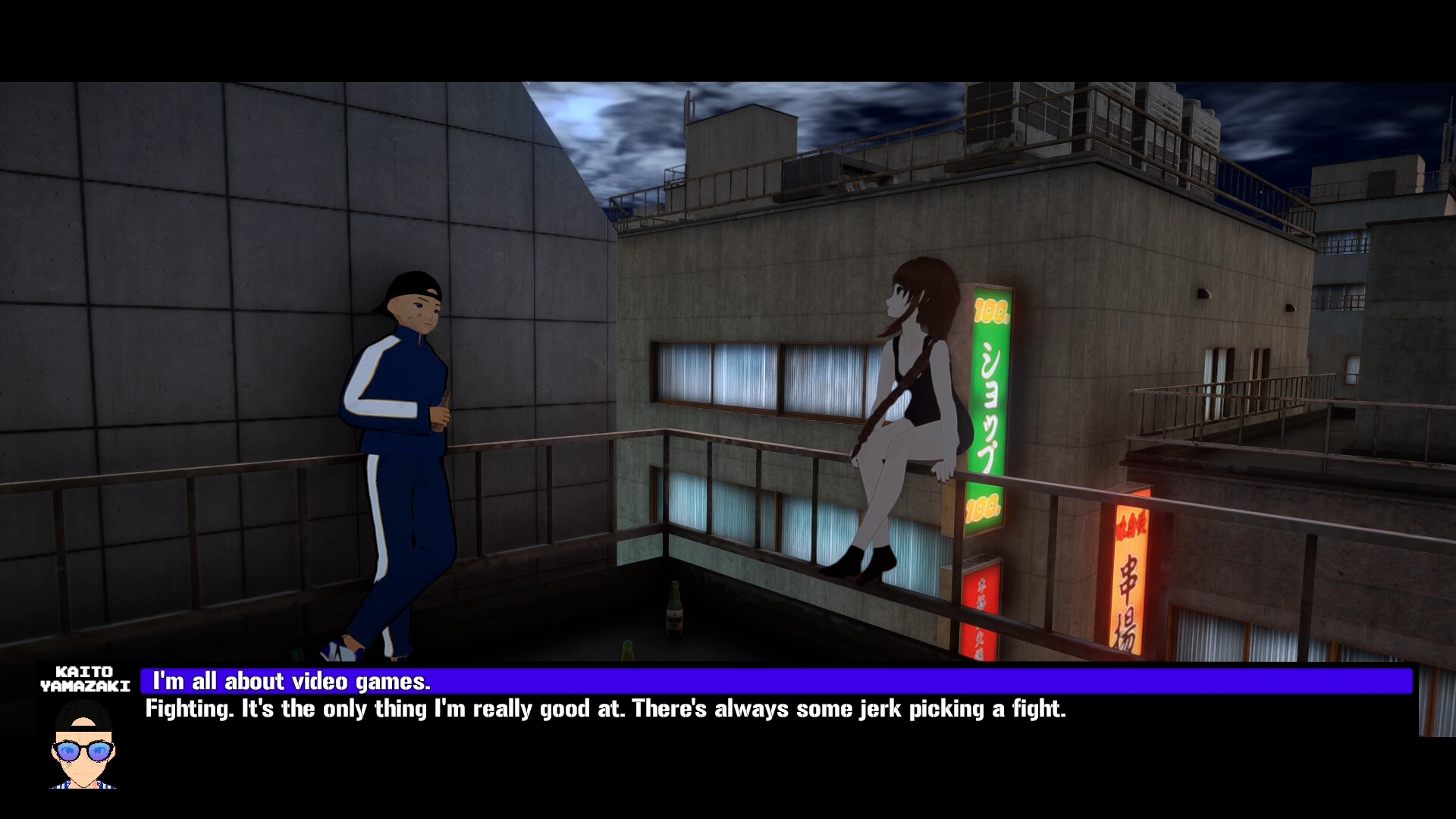This screenshot has width=1456, height=819.
Task: Click the orange 串場 neon sign
Action: coord(1130,591)
